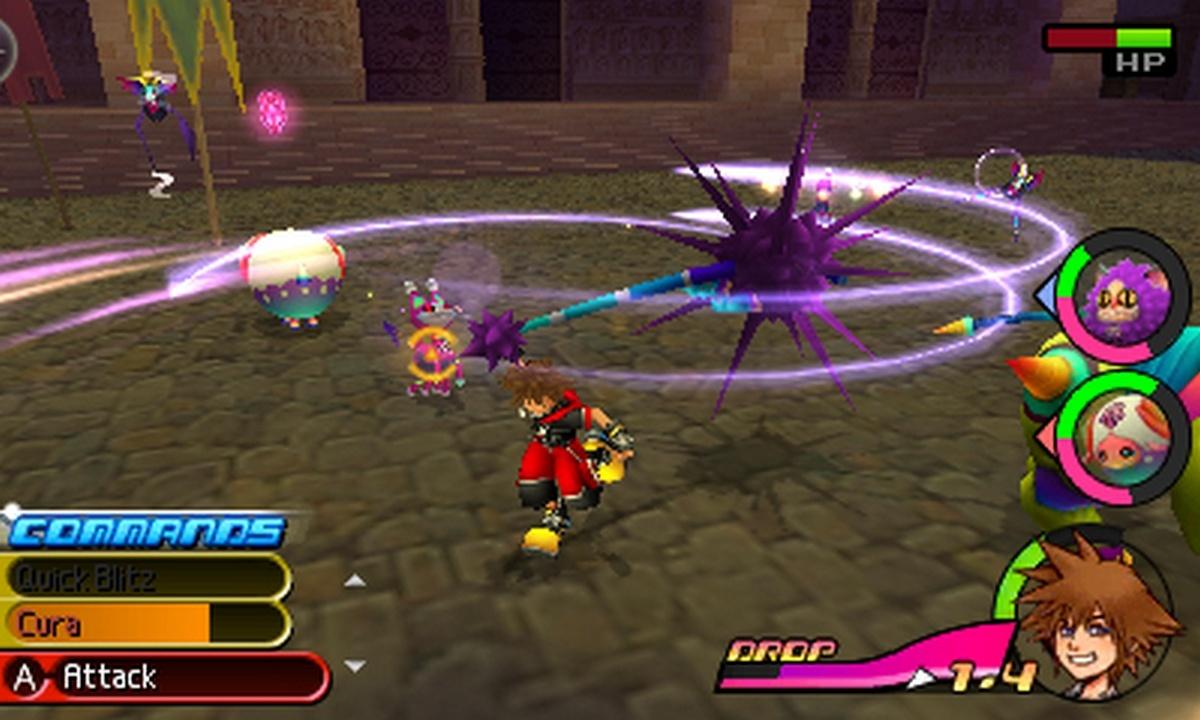The height and width of the screenshot is (720, 1200).
Task: Select the Quick Blitz command
Action: (145, 578)
